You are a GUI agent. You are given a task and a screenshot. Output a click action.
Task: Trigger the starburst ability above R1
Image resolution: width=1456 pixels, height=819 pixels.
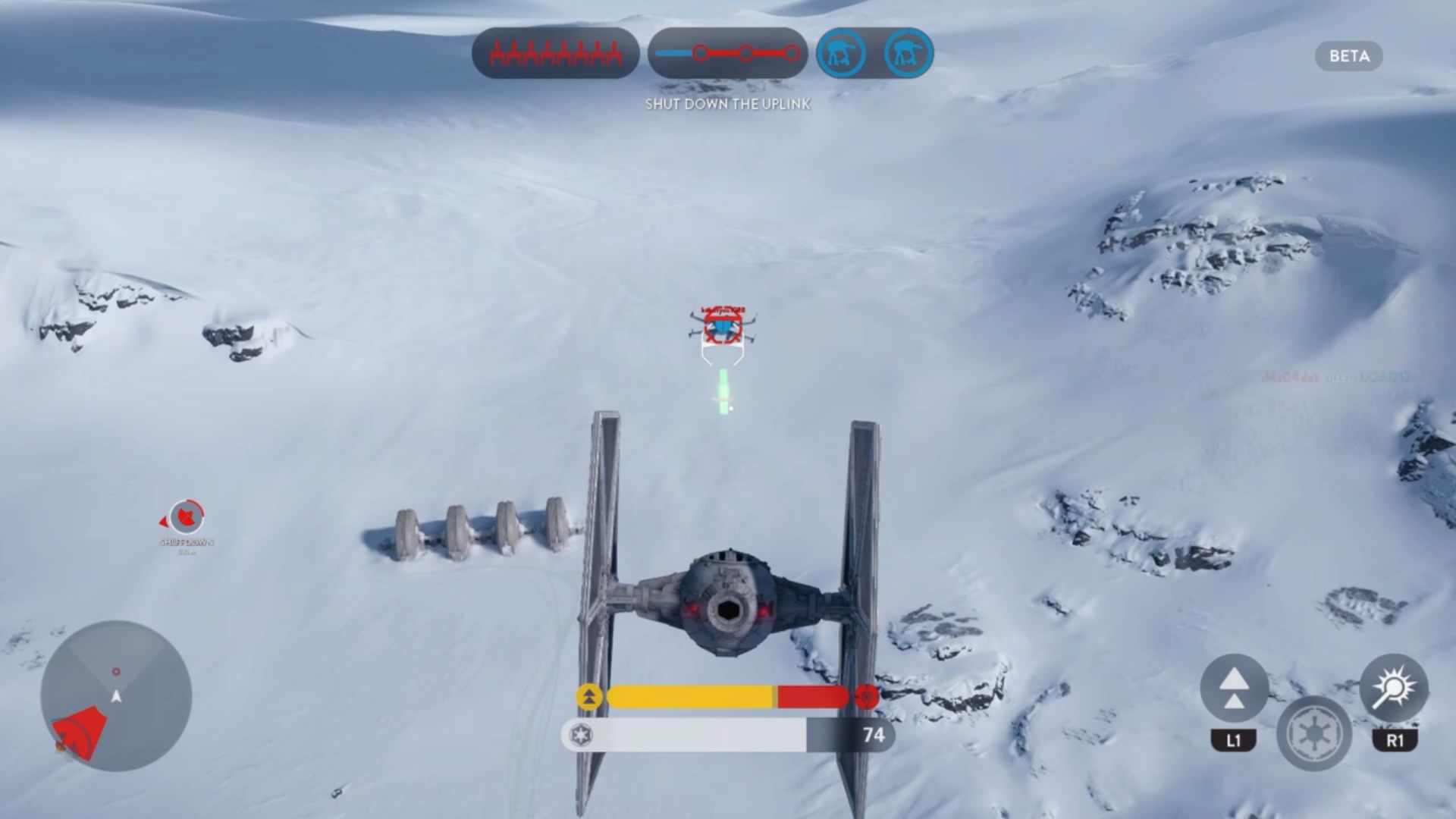coord(1394,689)
